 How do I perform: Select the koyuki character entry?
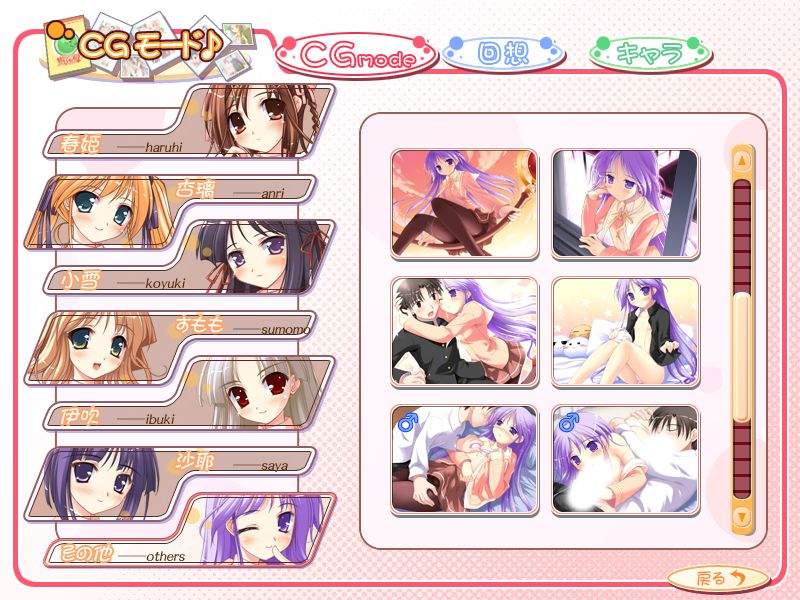click(x=190, y=257)
